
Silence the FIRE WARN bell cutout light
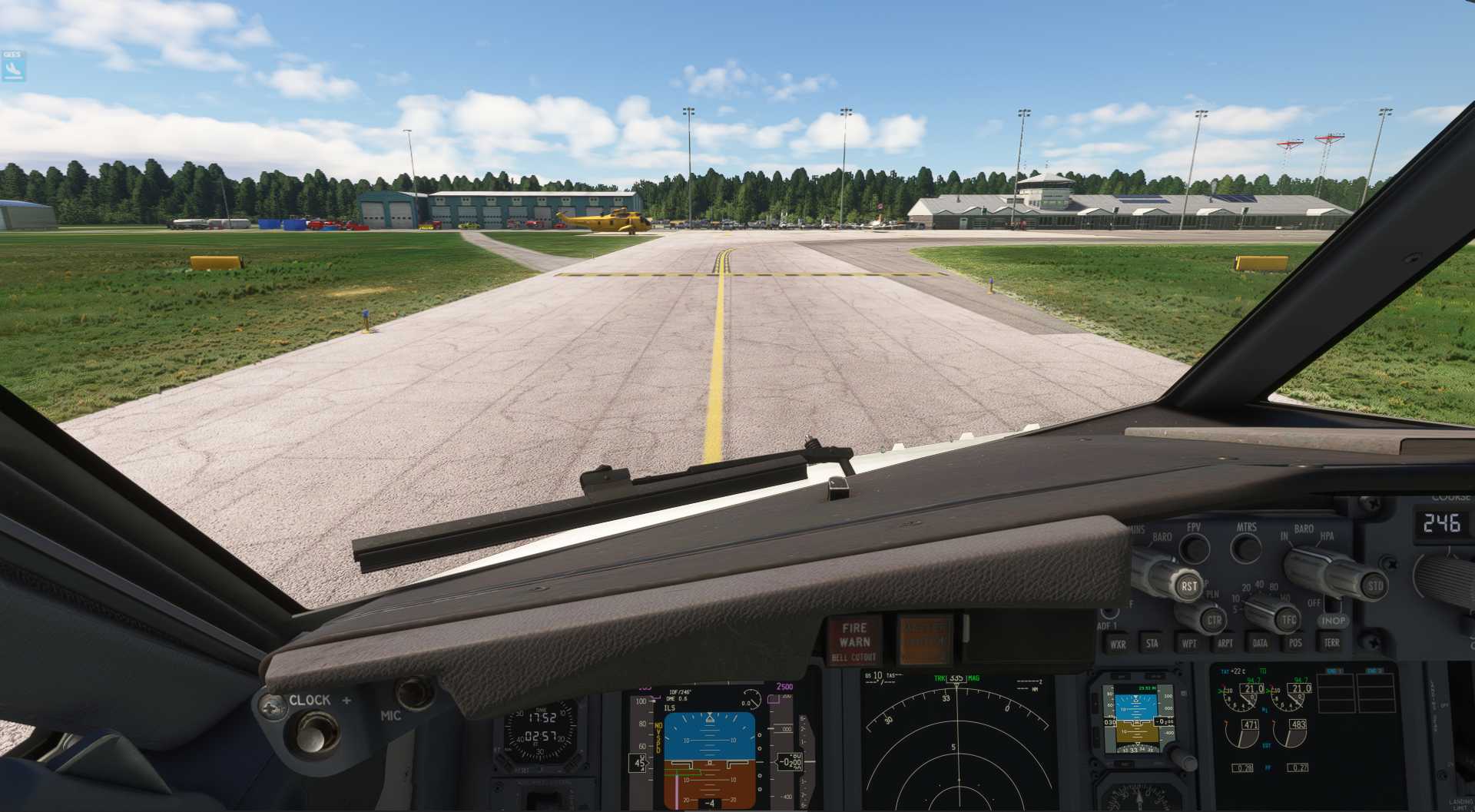[x=854, y=641]
